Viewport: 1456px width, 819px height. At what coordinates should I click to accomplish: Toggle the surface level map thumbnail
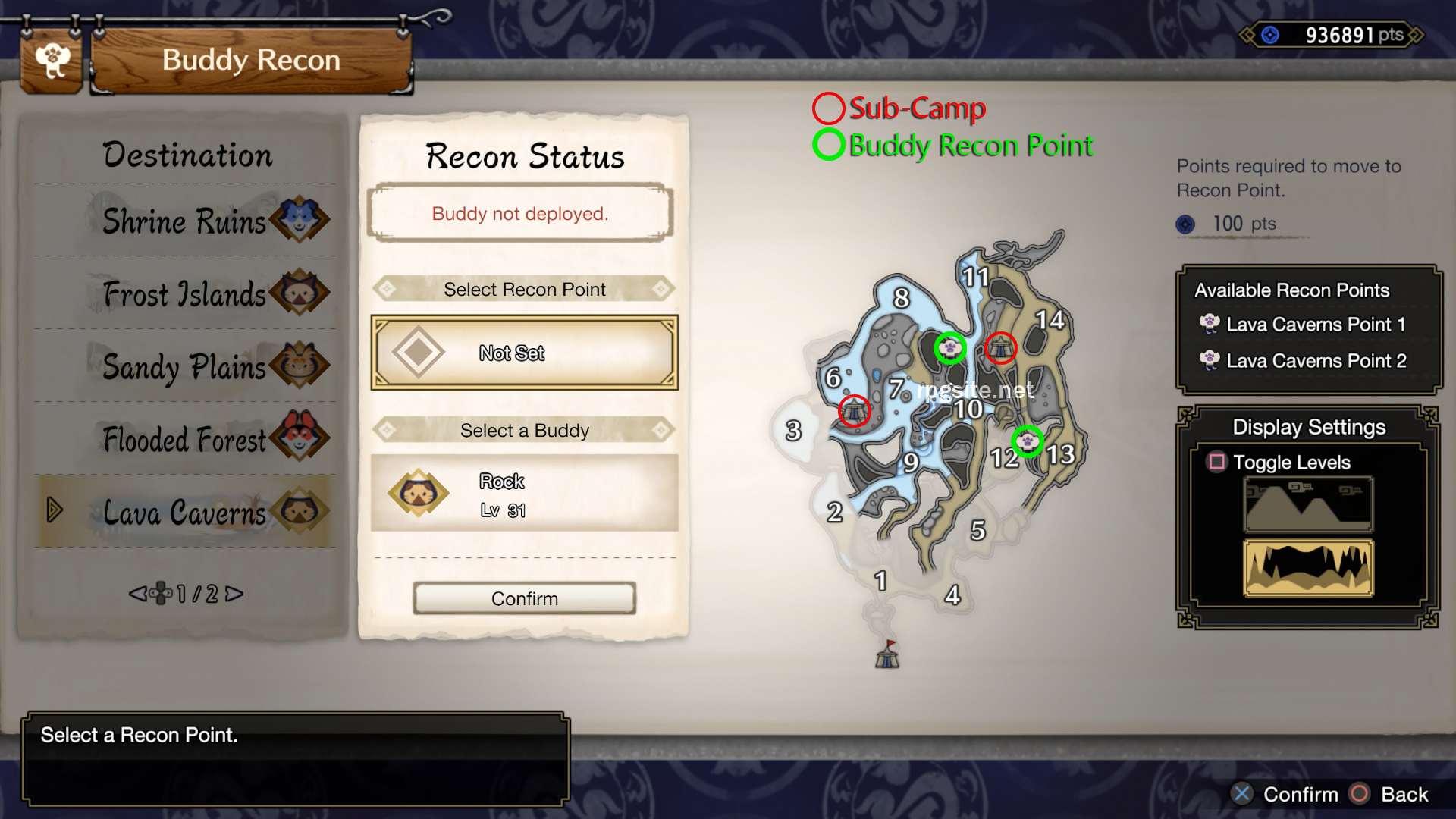point(1307,504)
